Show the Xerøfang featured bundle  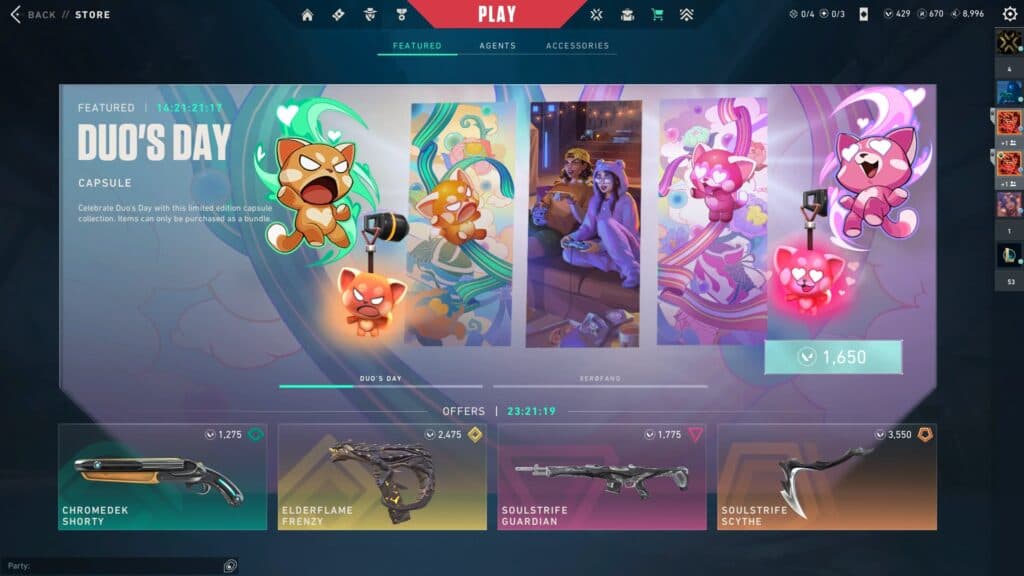tap(600, 380)
